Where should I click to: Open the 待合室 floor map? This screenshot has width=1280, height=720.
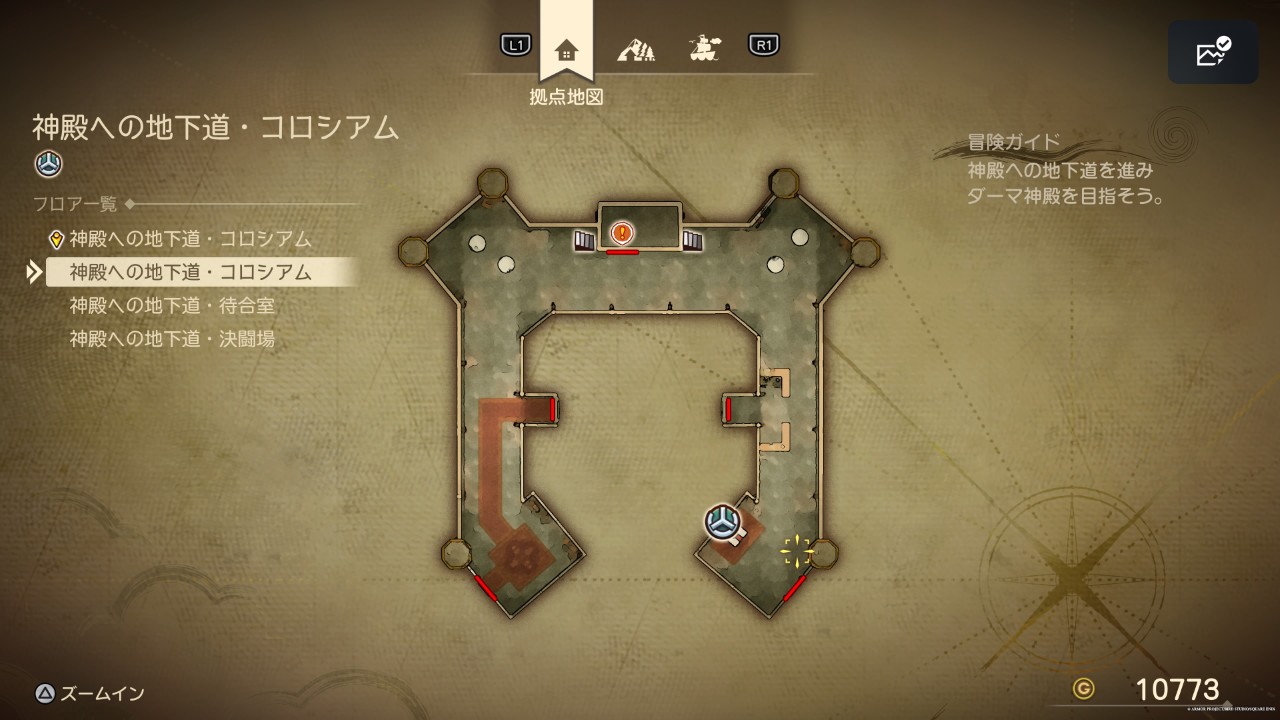click(172, 305)
